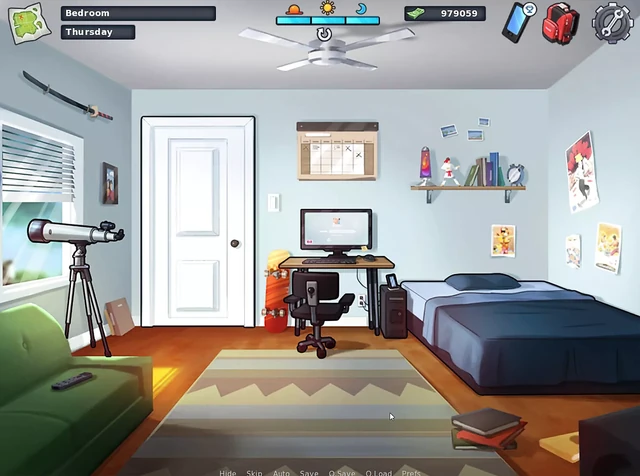Toggle Skip in the quick menu
Screen dimensions: 640x476
(x=255, y=472)
